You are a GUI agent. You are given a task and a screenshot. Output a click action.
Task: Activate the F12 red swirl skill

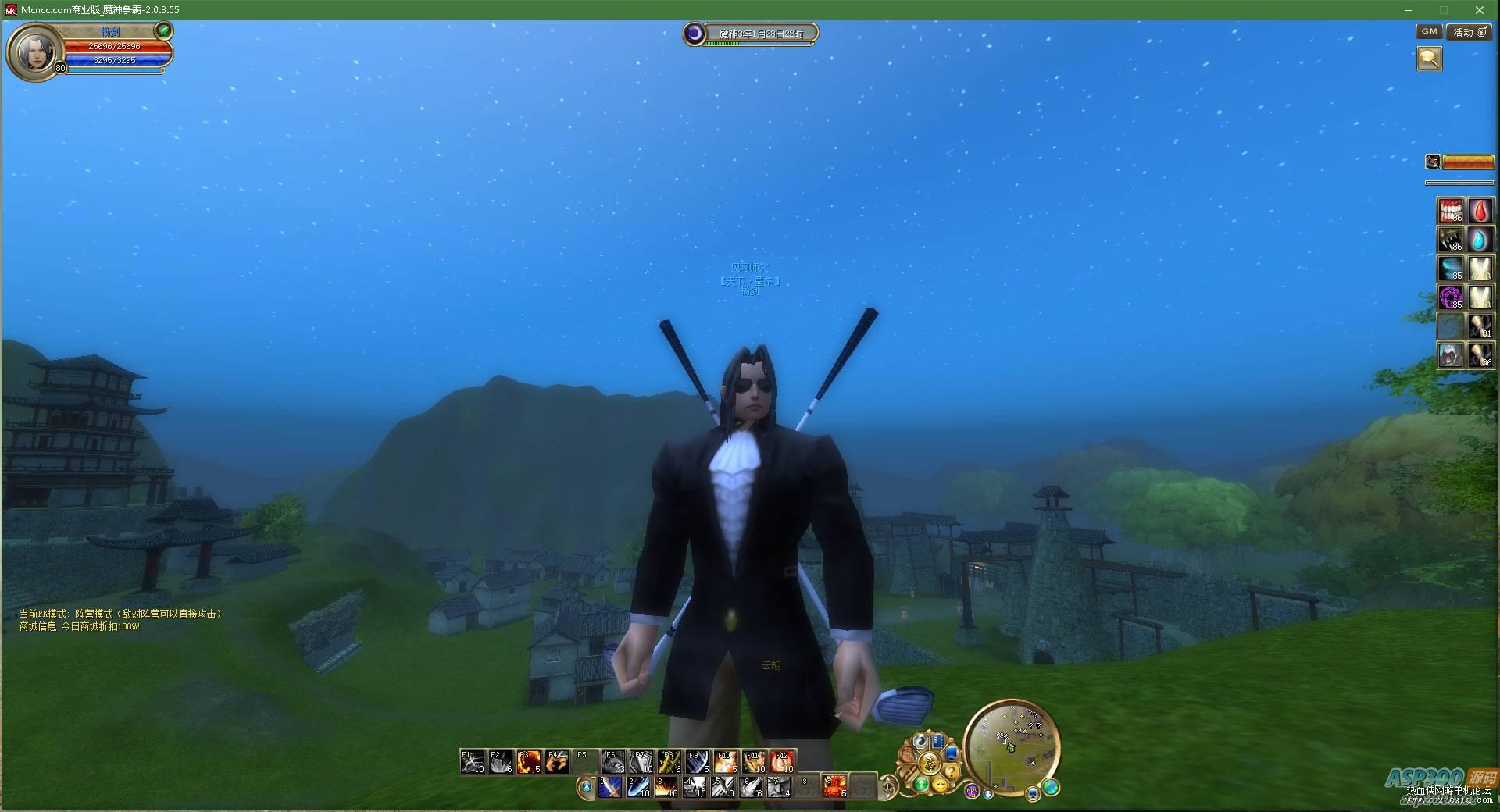tap(782, 761)
